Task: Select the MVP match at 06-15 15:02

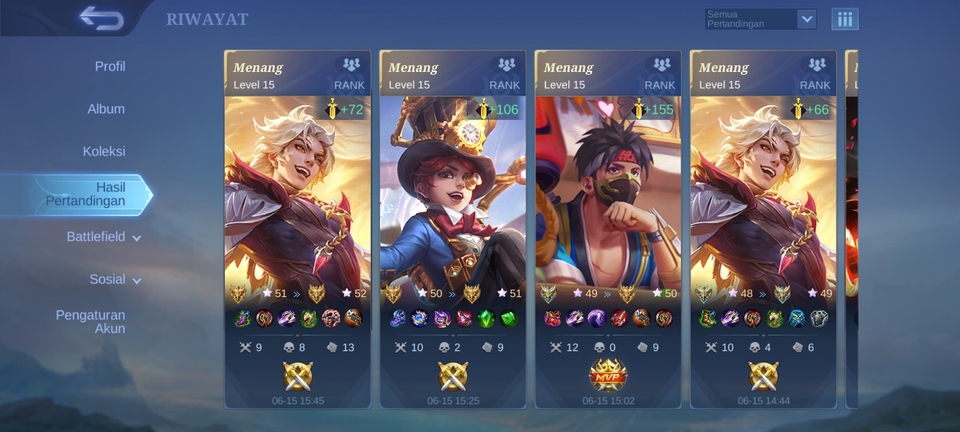Action: pos(608,230)
